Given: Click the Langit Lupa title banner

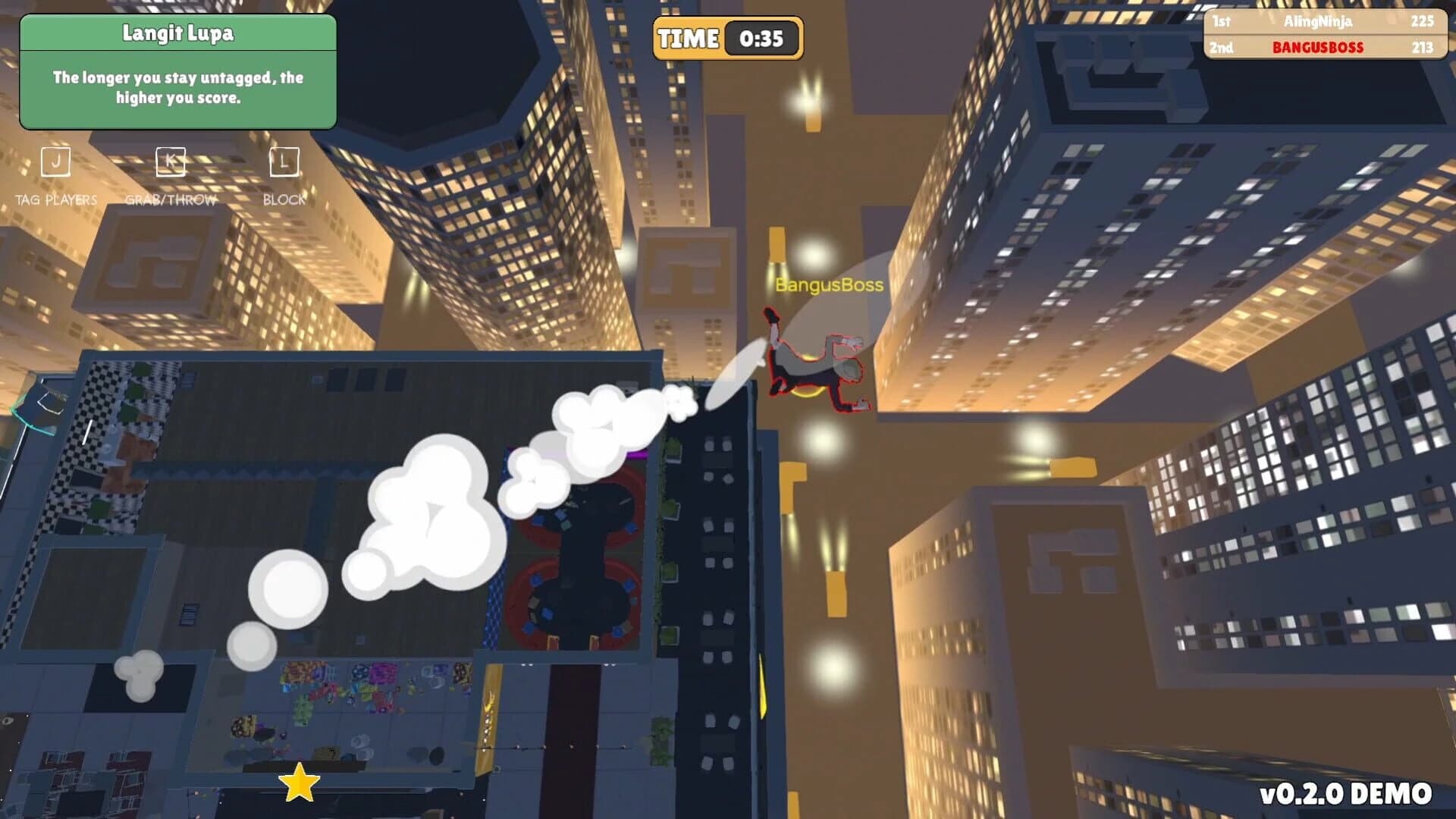Looking at the screenshot, I should coord(178,33).
